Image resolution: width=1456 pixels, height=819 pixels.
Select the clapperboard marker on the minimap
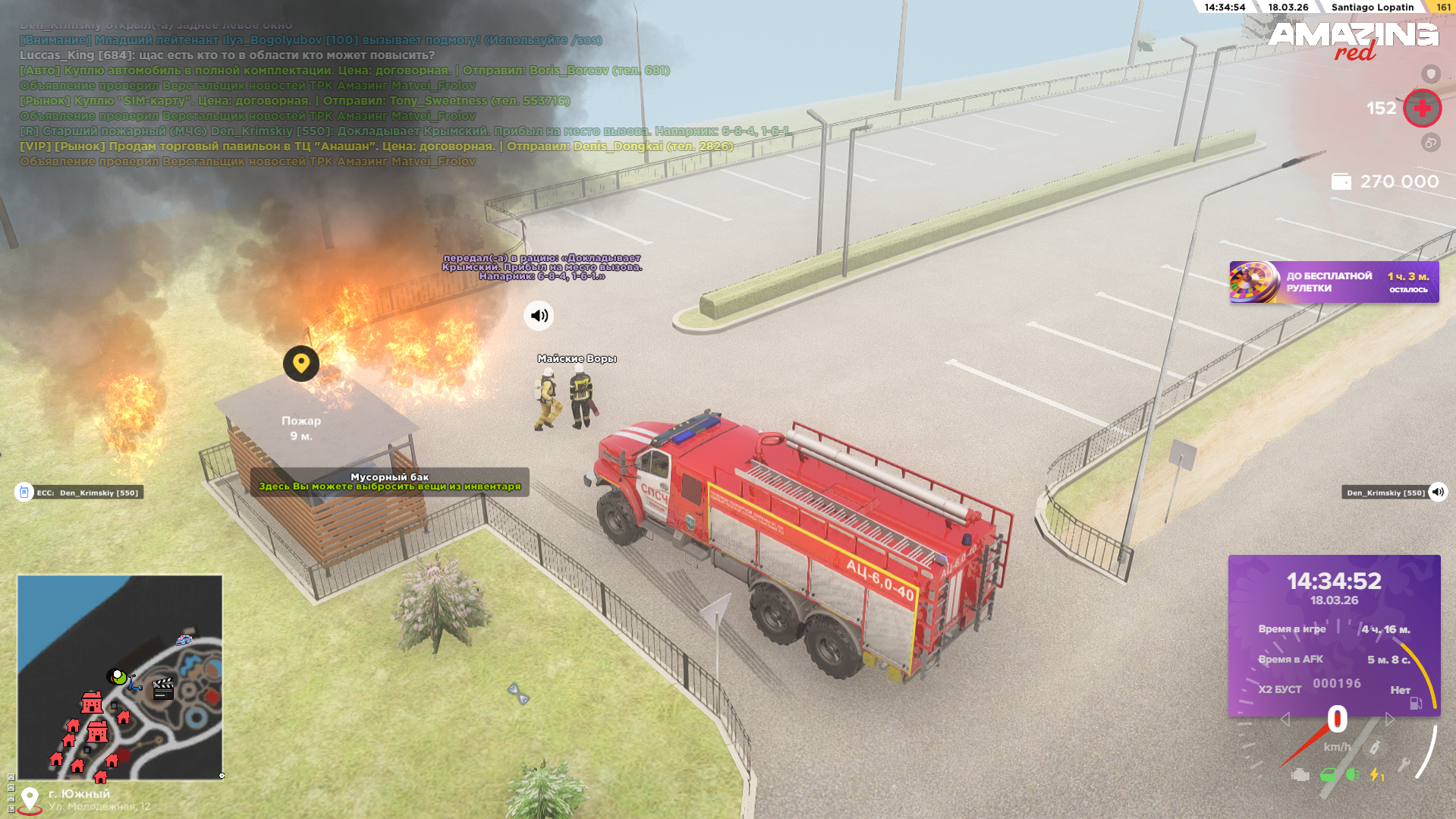[x=163, y=688]
